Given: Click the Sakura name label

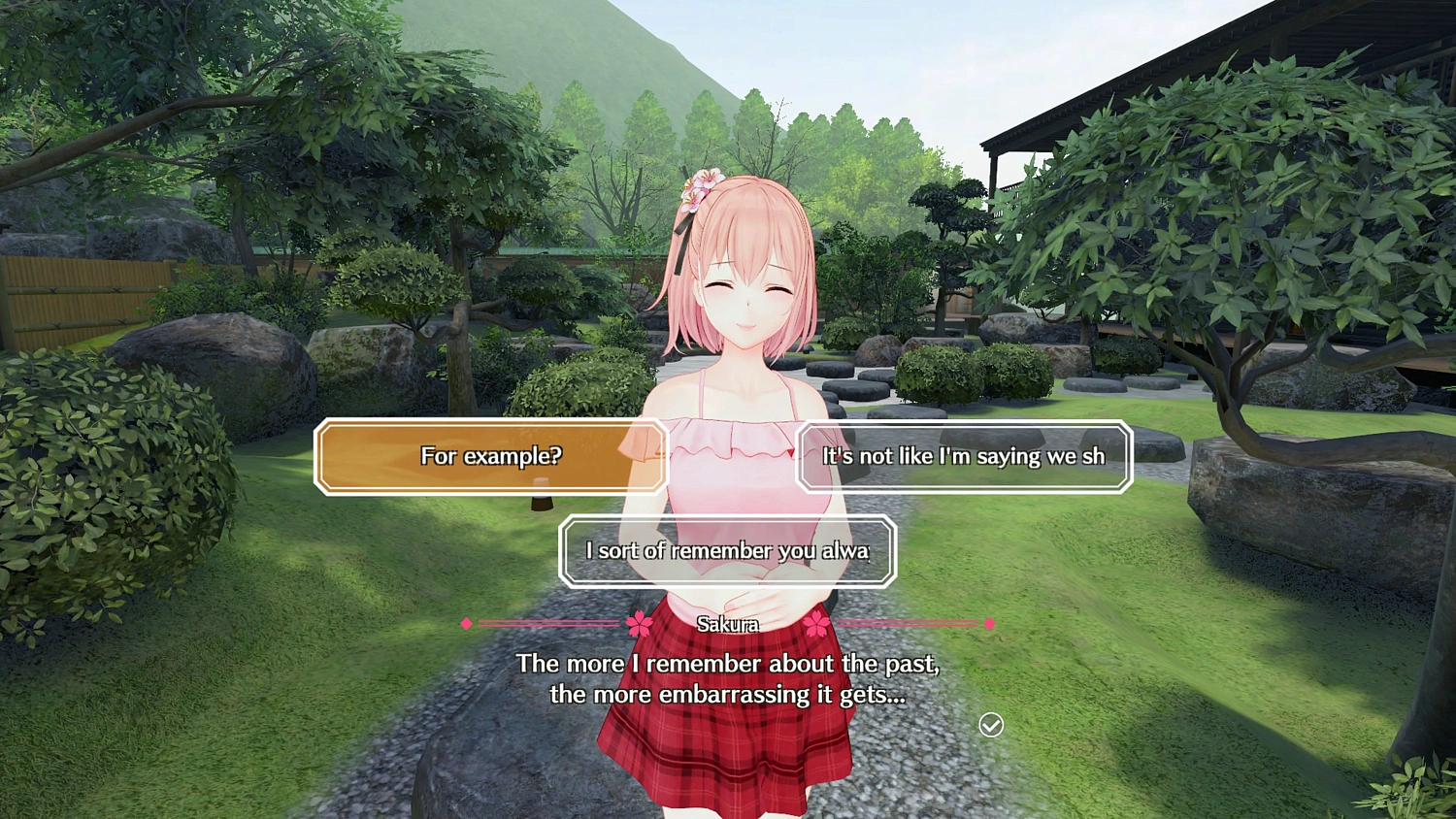Looking at the screenshot, I should pyautogui.click(x=729, y=625).
